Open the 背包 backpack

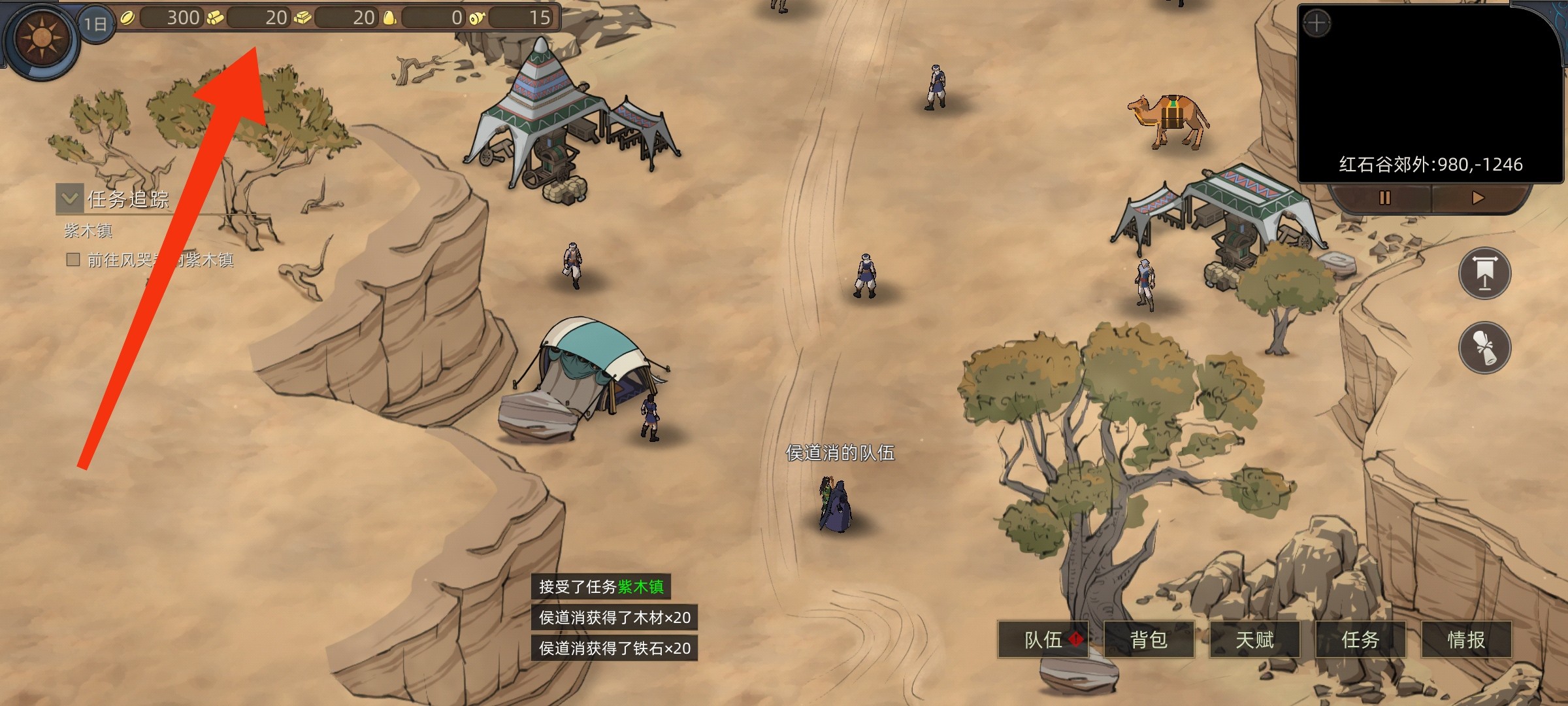(1149, 639)
